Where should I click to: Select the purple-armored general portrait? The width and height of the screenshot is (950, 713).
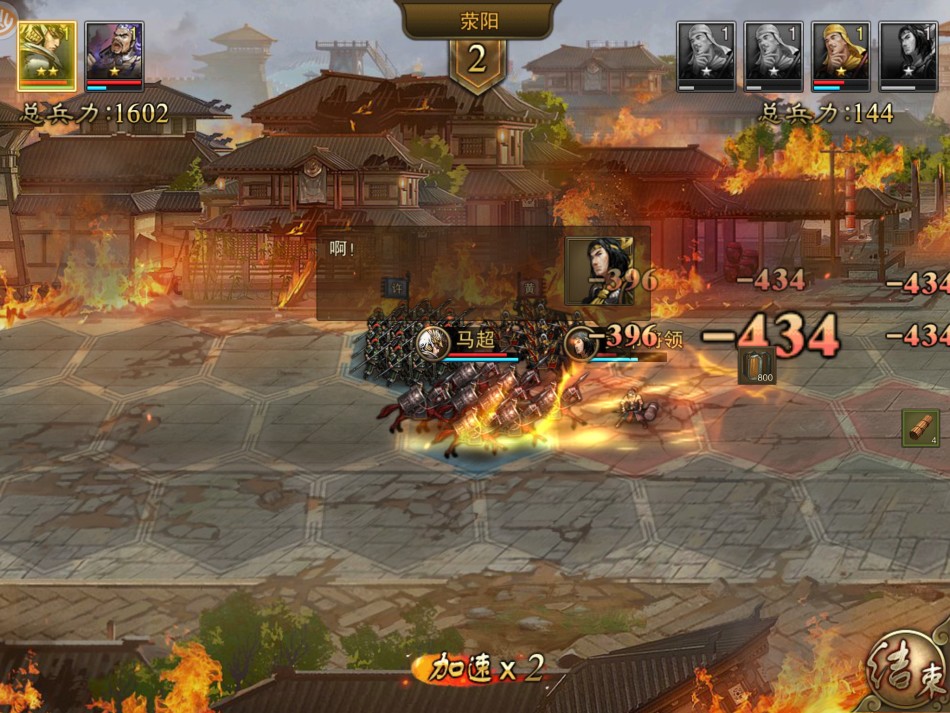coord(115,55)
